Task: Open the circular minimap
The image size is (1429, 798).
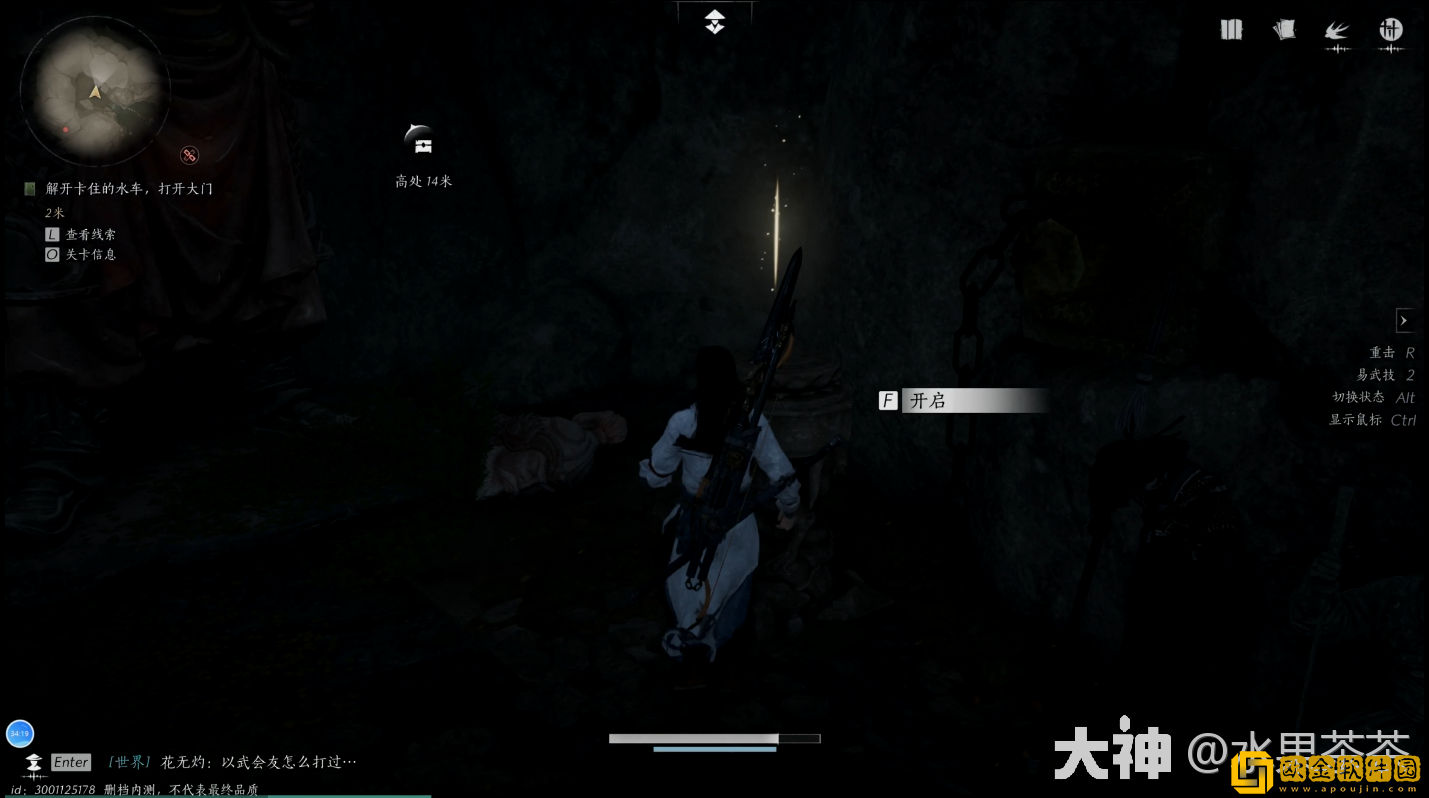Action: point(94,90)
